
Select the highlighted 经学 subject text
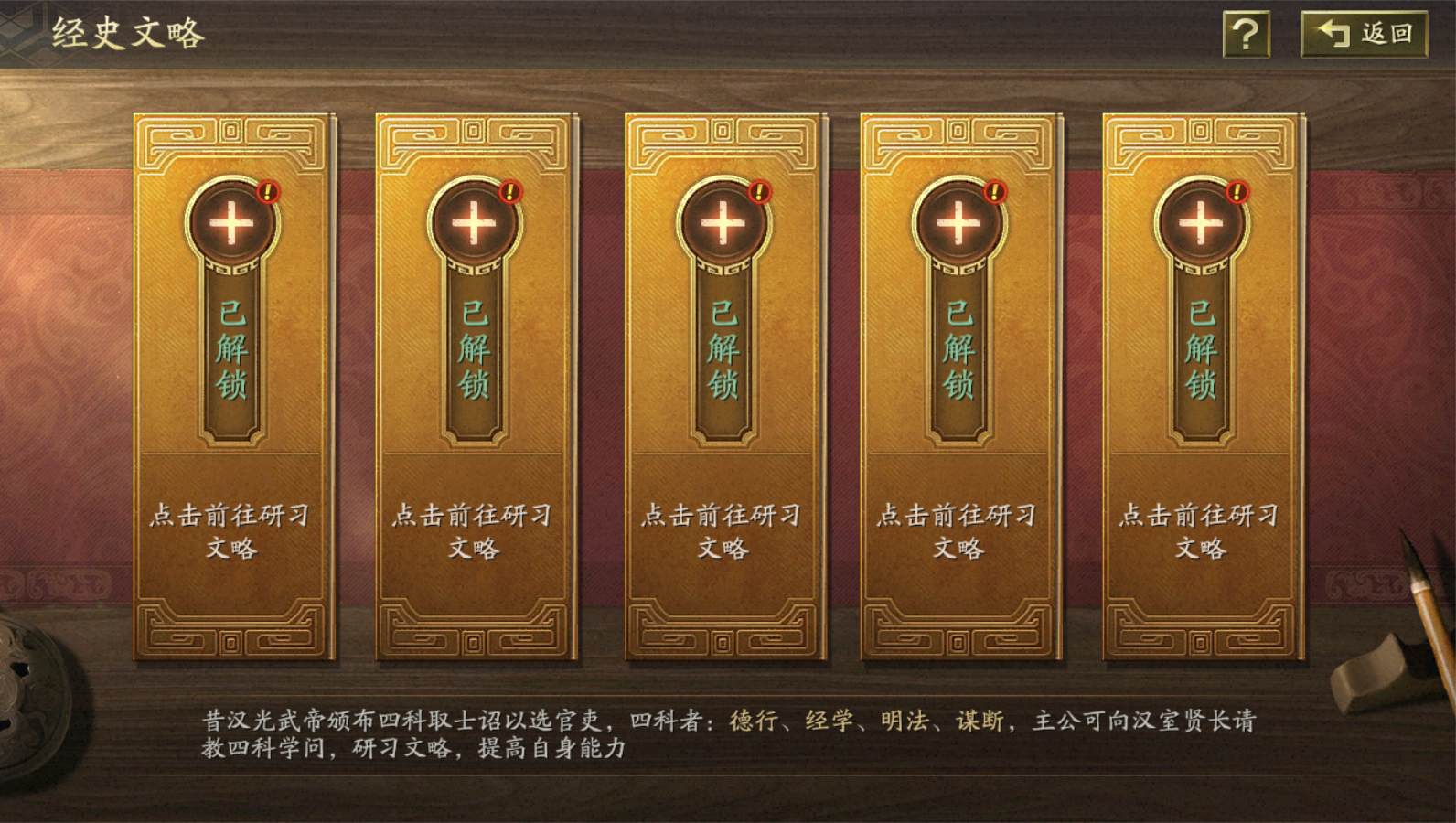pyautogui.click(x=827, y=721)
